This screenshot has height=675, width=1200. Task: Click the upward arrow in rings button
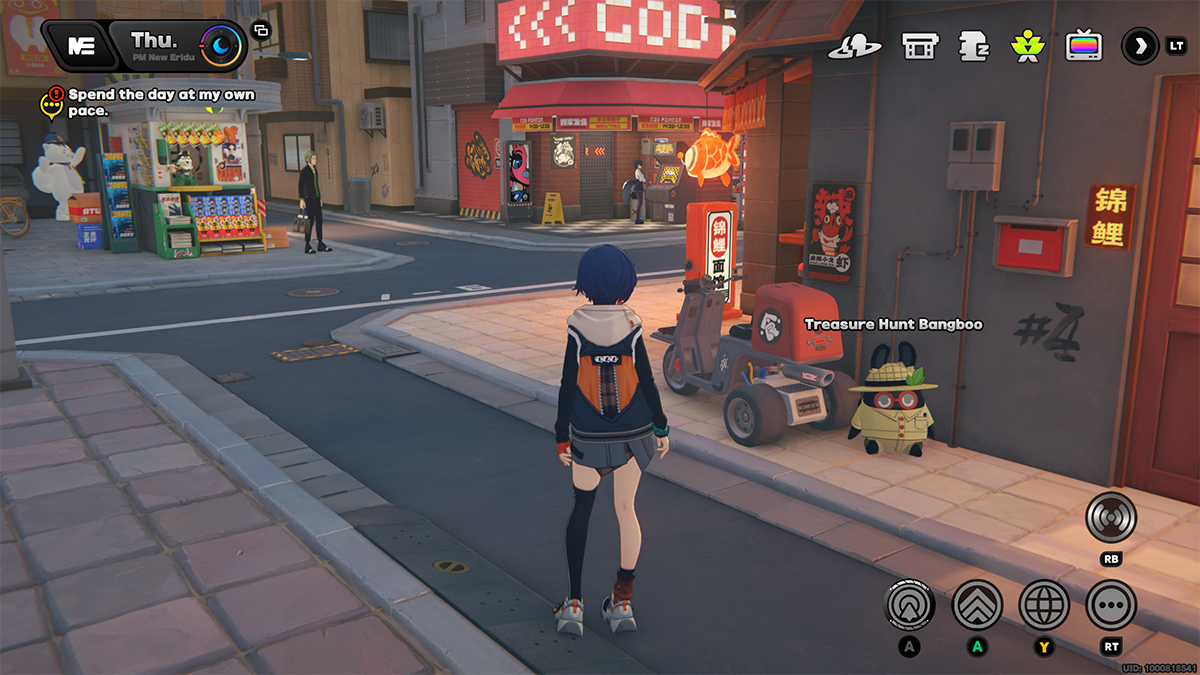(x=910, y=604)
